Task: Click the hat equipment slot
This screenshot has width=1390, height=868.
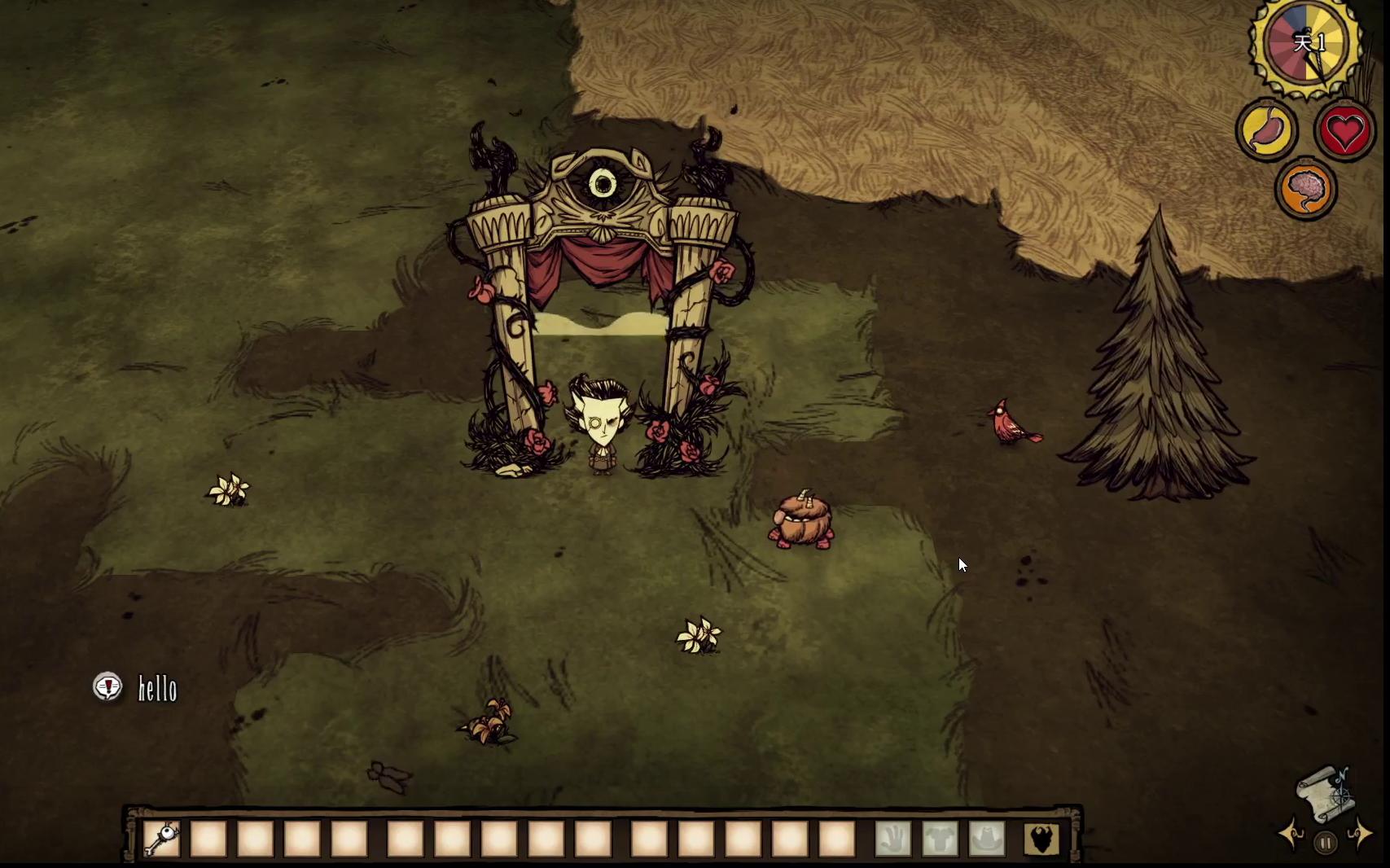Action: [x=987, y=839]
